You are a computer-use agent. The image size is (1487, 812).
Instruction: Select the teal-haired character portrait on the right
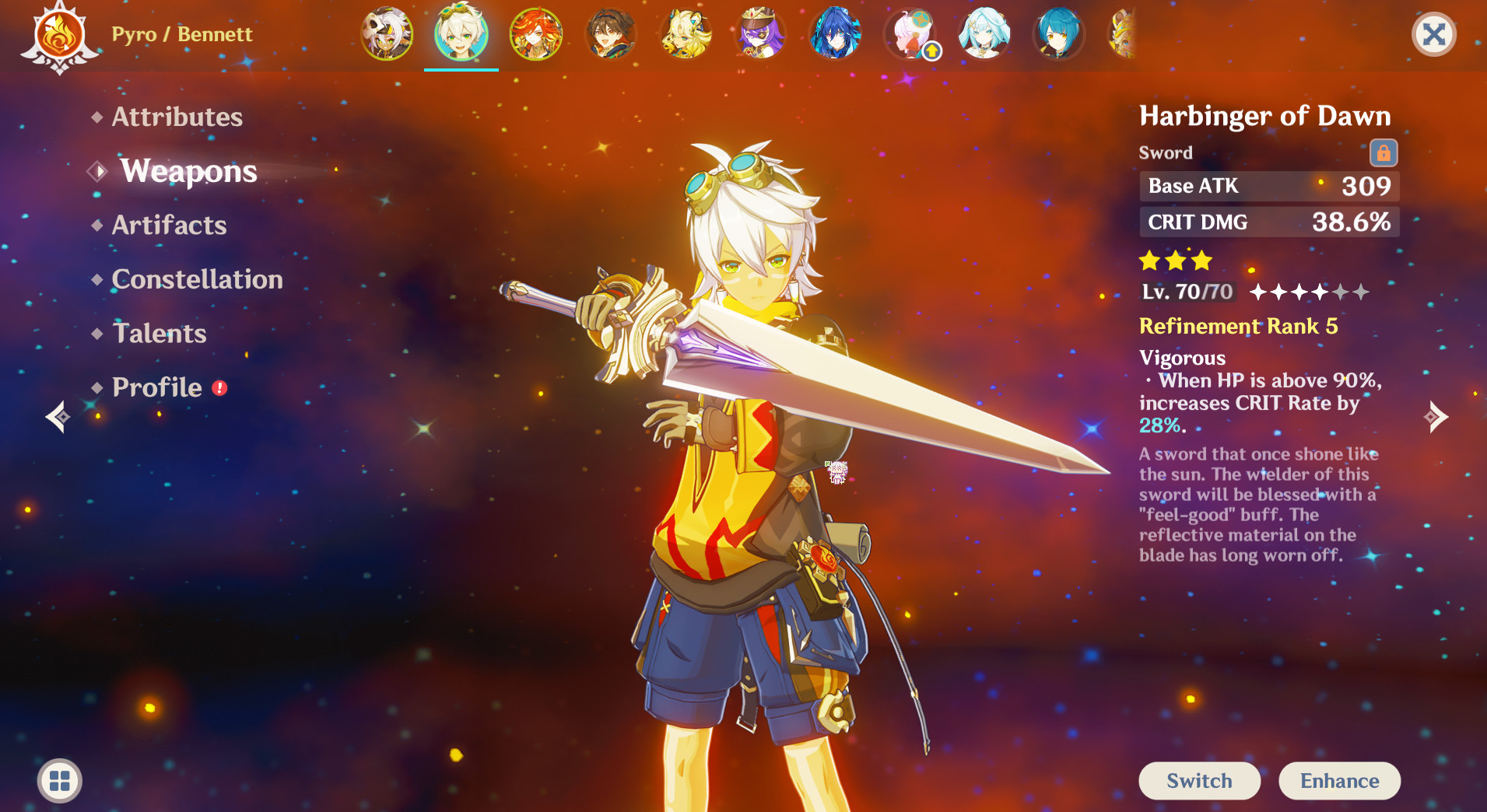(1059, 34)
